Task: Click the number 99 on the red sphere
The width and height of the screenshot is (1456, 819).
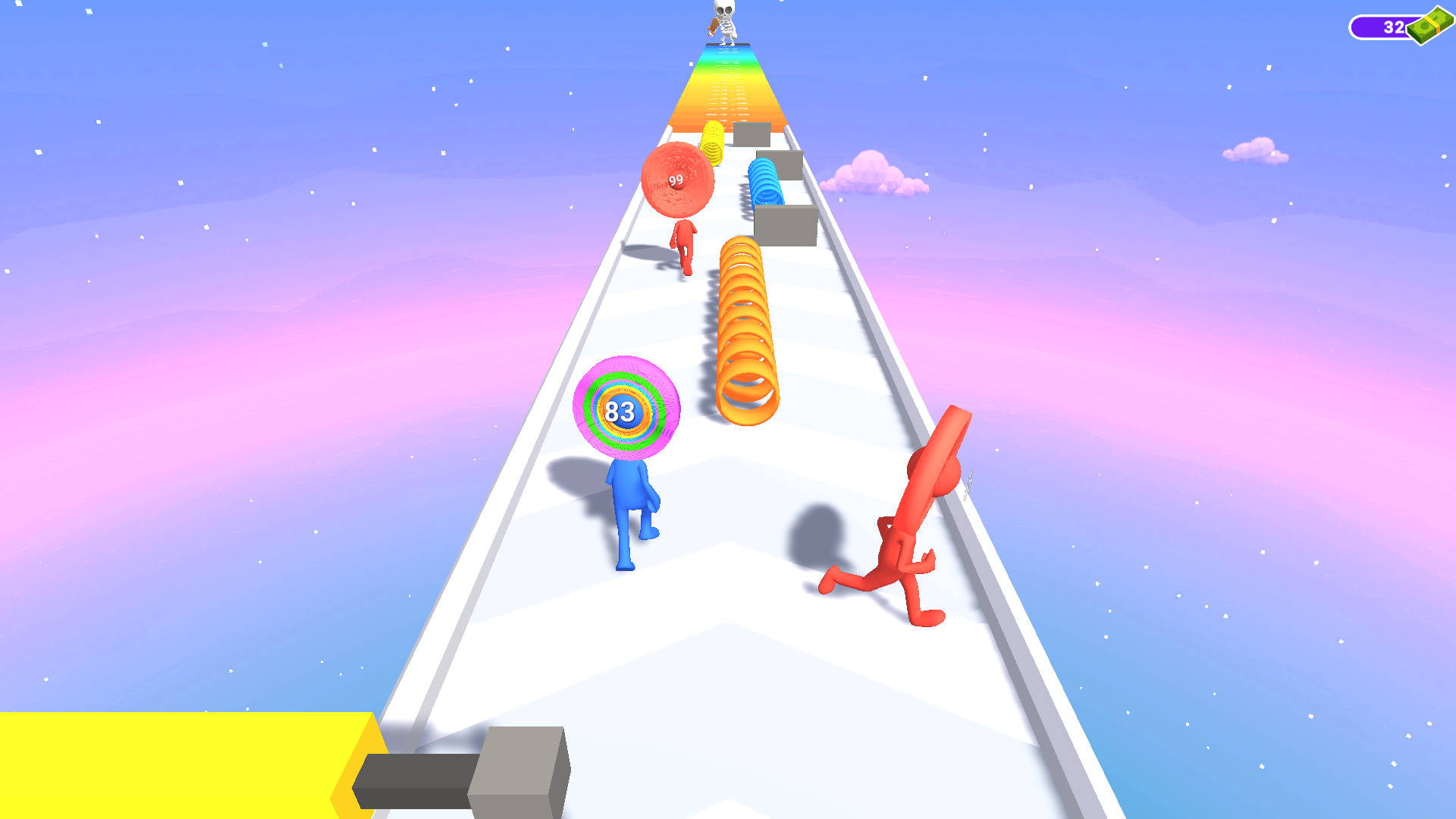Action: click(x=676, y=178)
